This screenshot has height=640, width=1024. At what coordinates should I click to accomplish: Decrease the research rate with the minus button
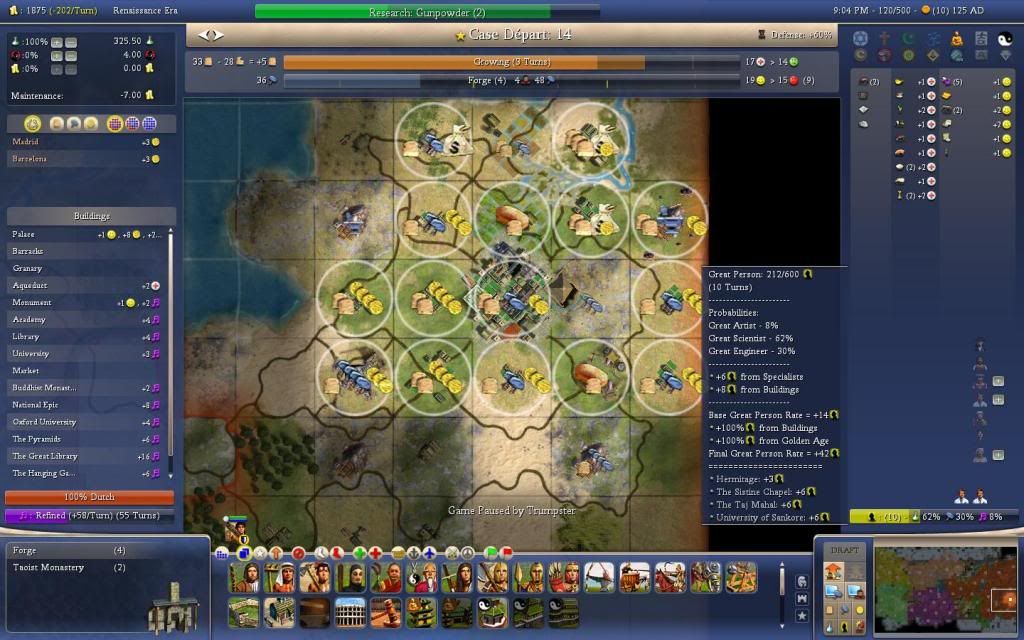click(70, 42)
